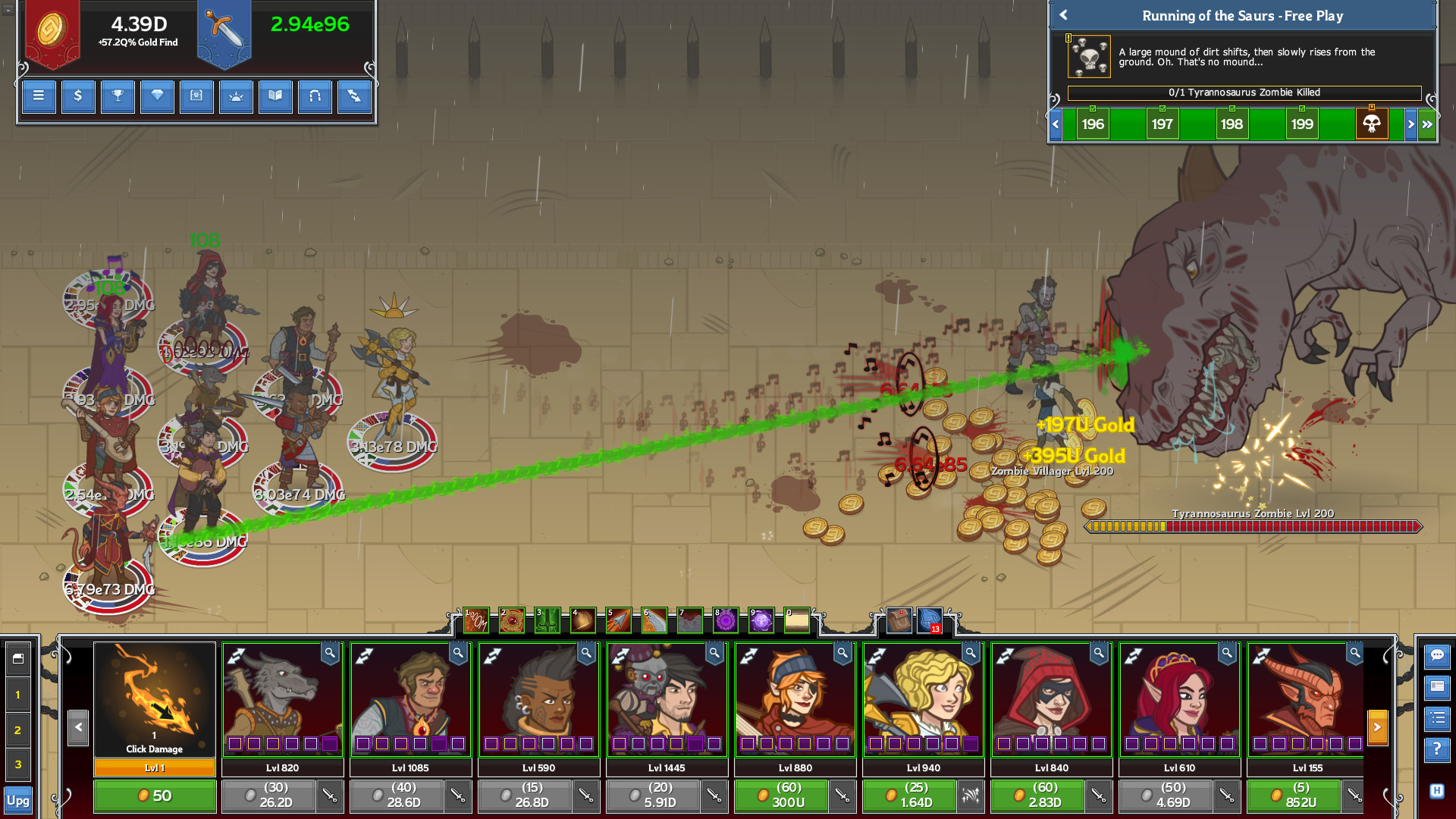The image size is (1456, 819).
Task: Inspect the wolf hero with the magnifier
Action: pyautogui.click(x=330, y=653)
